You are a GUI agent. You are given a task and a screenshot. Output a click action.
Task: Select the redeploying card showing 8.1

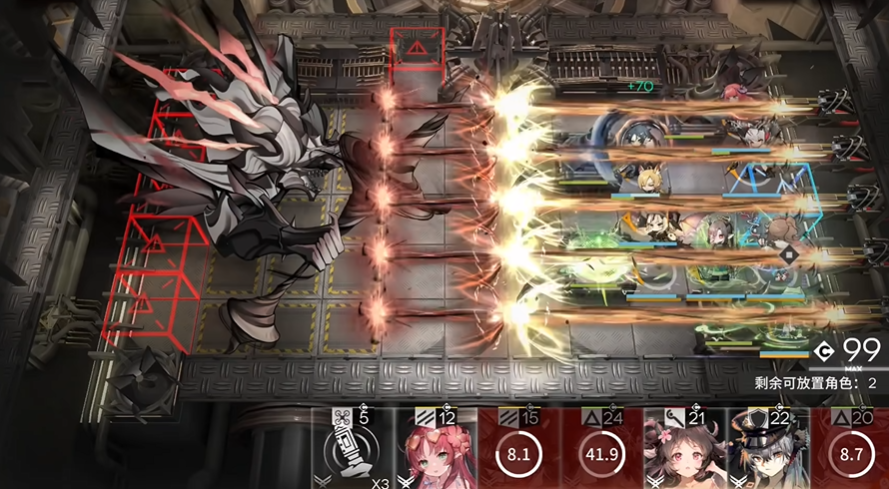520,449
